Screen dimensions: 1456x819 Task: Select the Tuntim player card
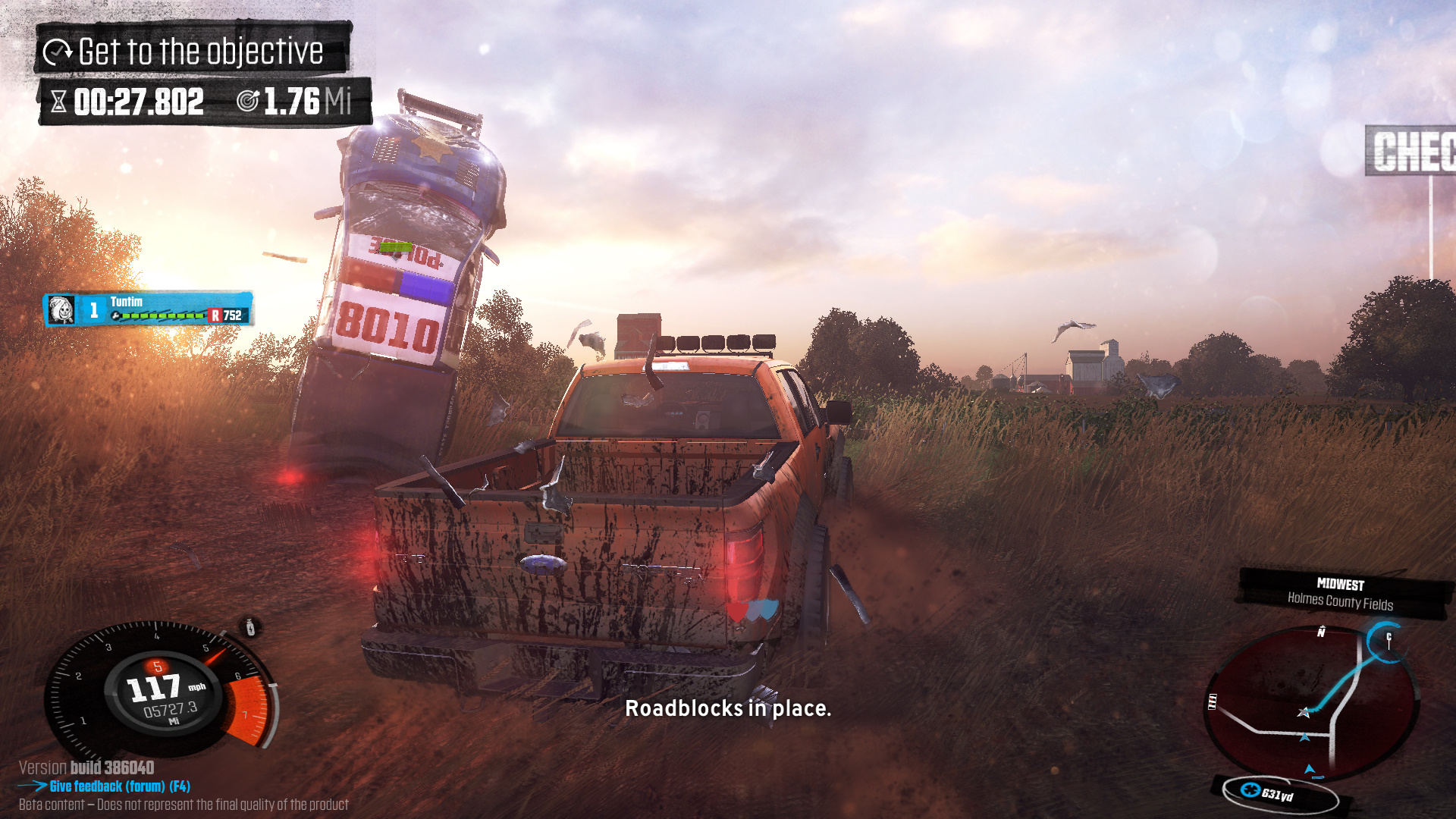149,309
